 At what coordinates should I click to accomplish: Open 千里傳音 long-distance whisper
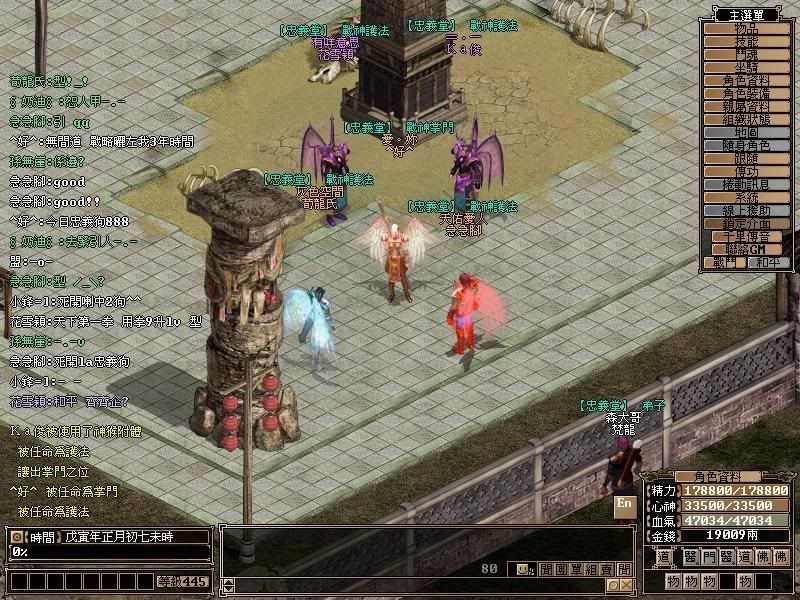(x=748, y=236)
